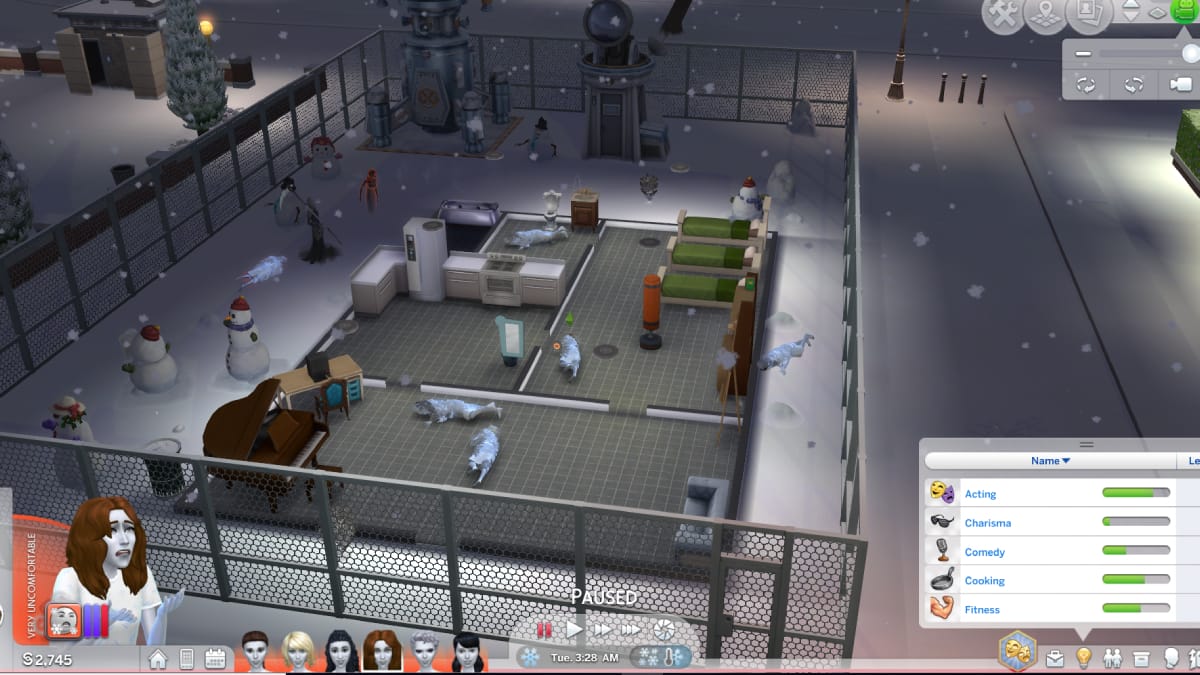Choose the Comedy skill row
1200x675 pixels.
[1048, 551]
